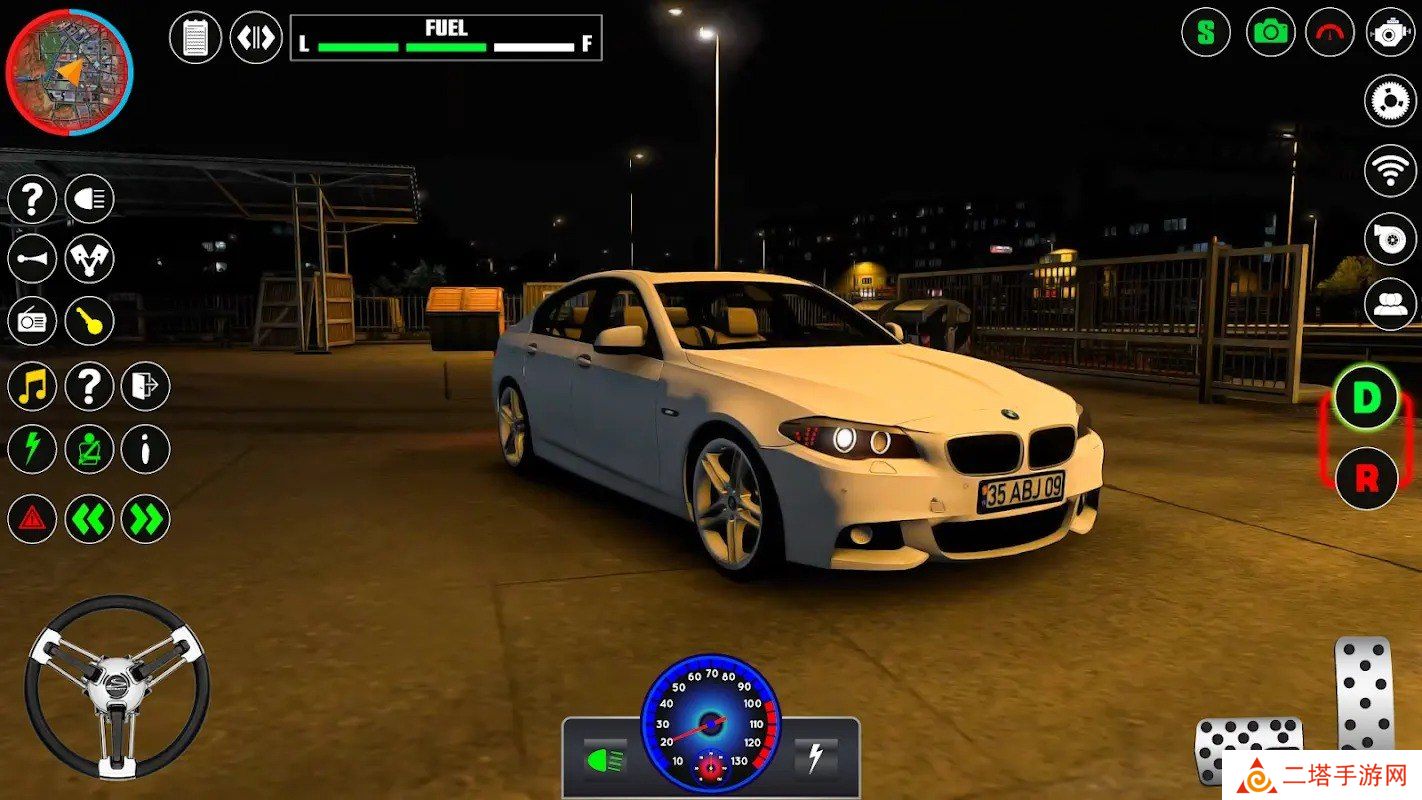Open the gear cog settings icon
Viewport: 1422px width, 800px height.
tap(1390, 100)
